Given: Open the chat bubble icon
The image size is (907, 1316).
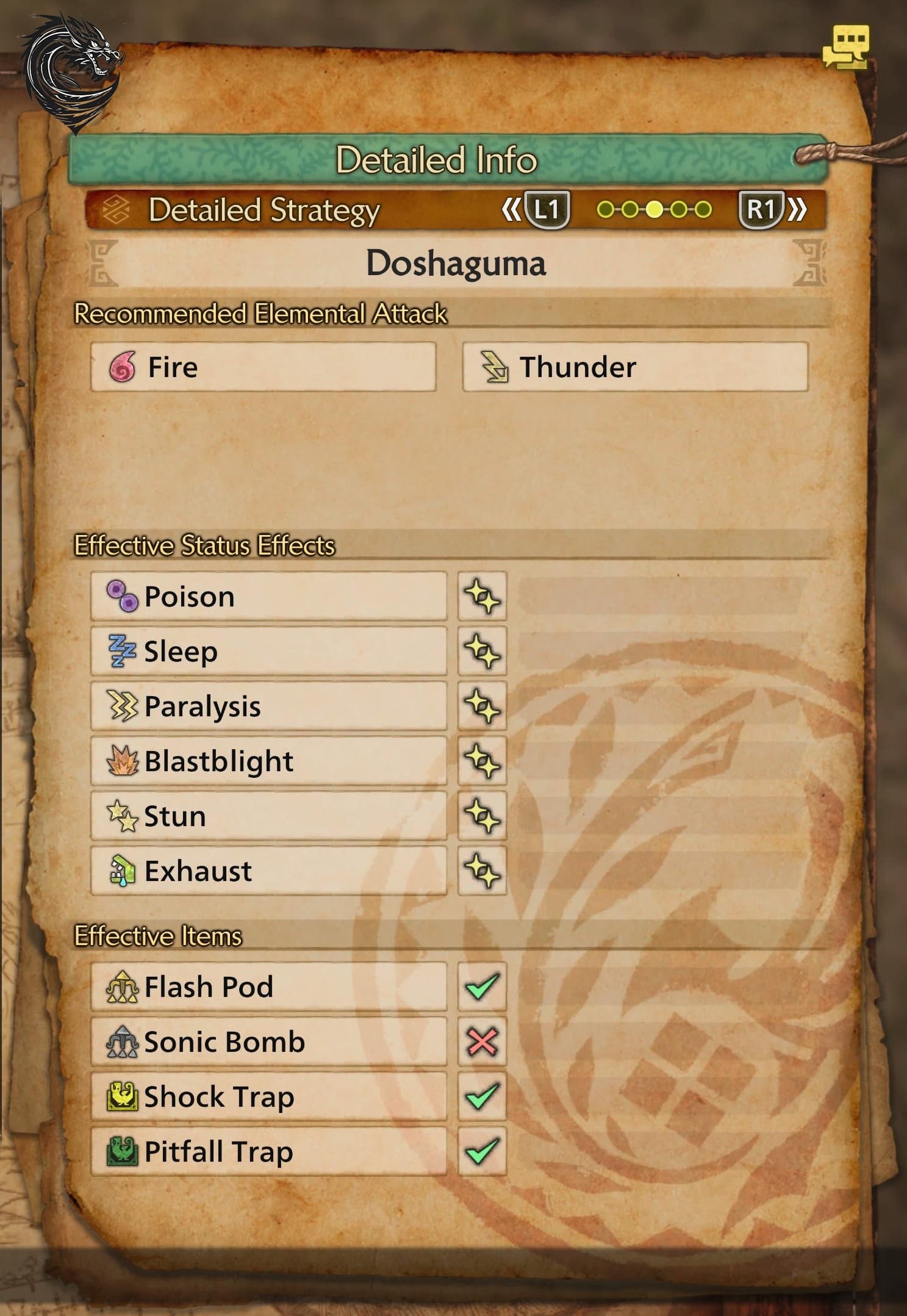Looking at the screenshot, I should (845, 47).
